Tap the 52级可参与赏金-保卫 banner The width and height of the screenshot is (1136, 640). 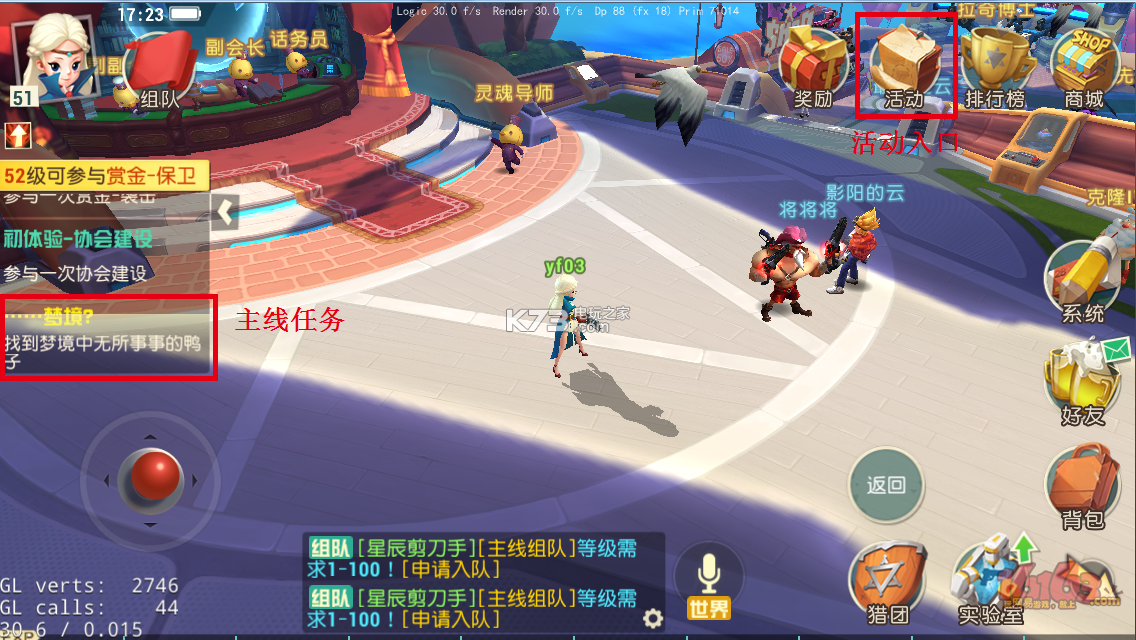click(104, 176)
